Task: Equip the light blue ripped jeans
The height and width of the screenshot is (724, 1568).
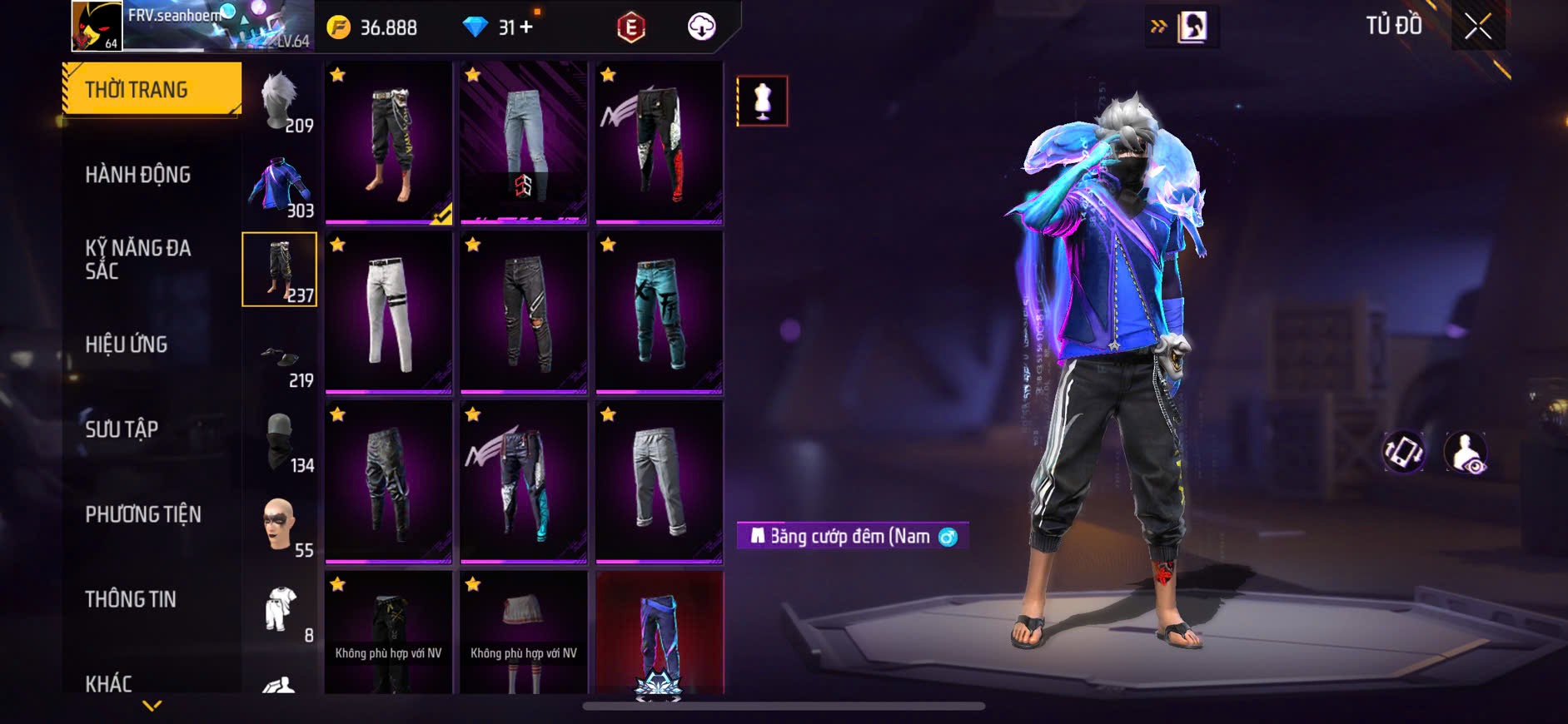Action: point(524,142)
